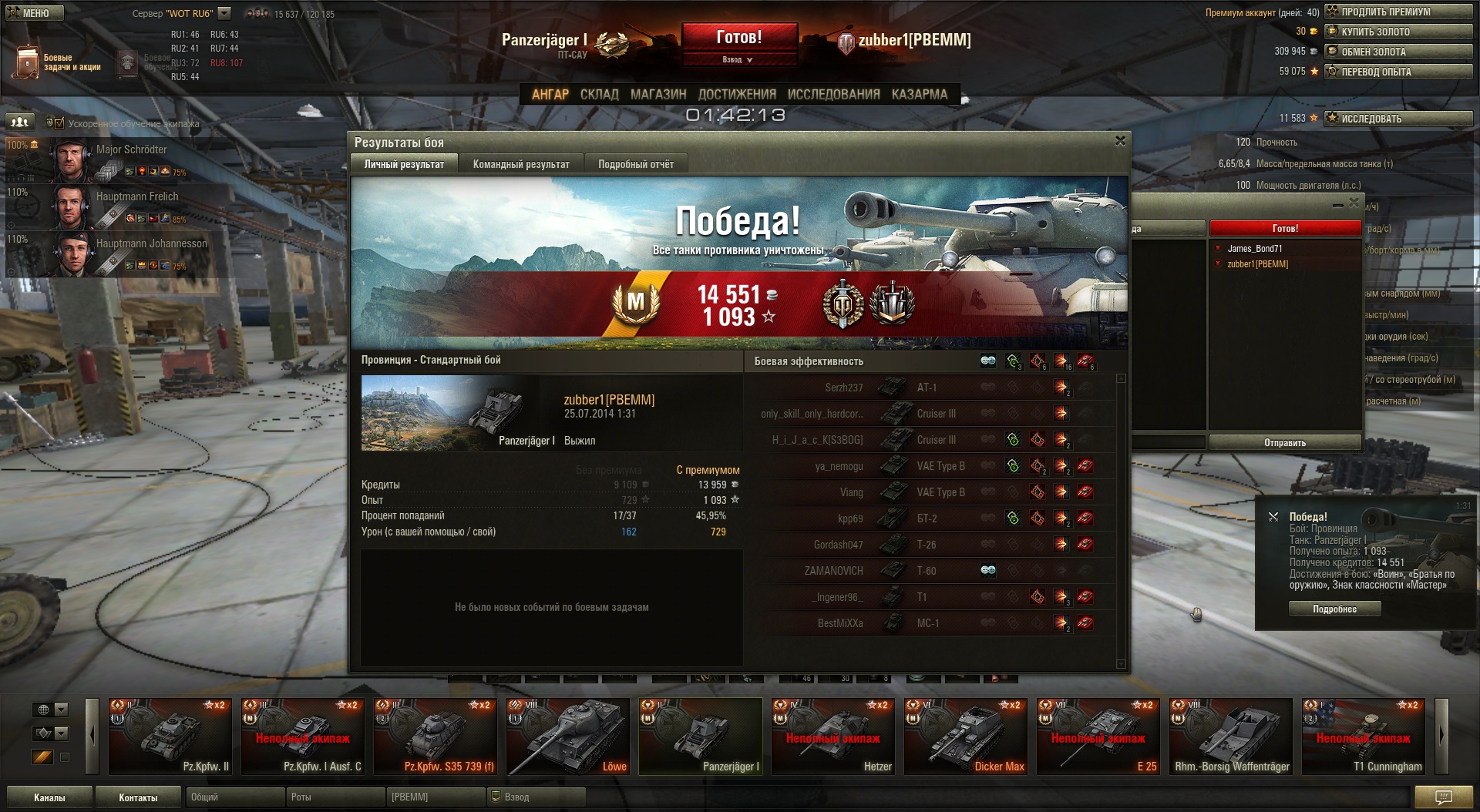Open the Подробный отчёт tab

click(636, 164)
